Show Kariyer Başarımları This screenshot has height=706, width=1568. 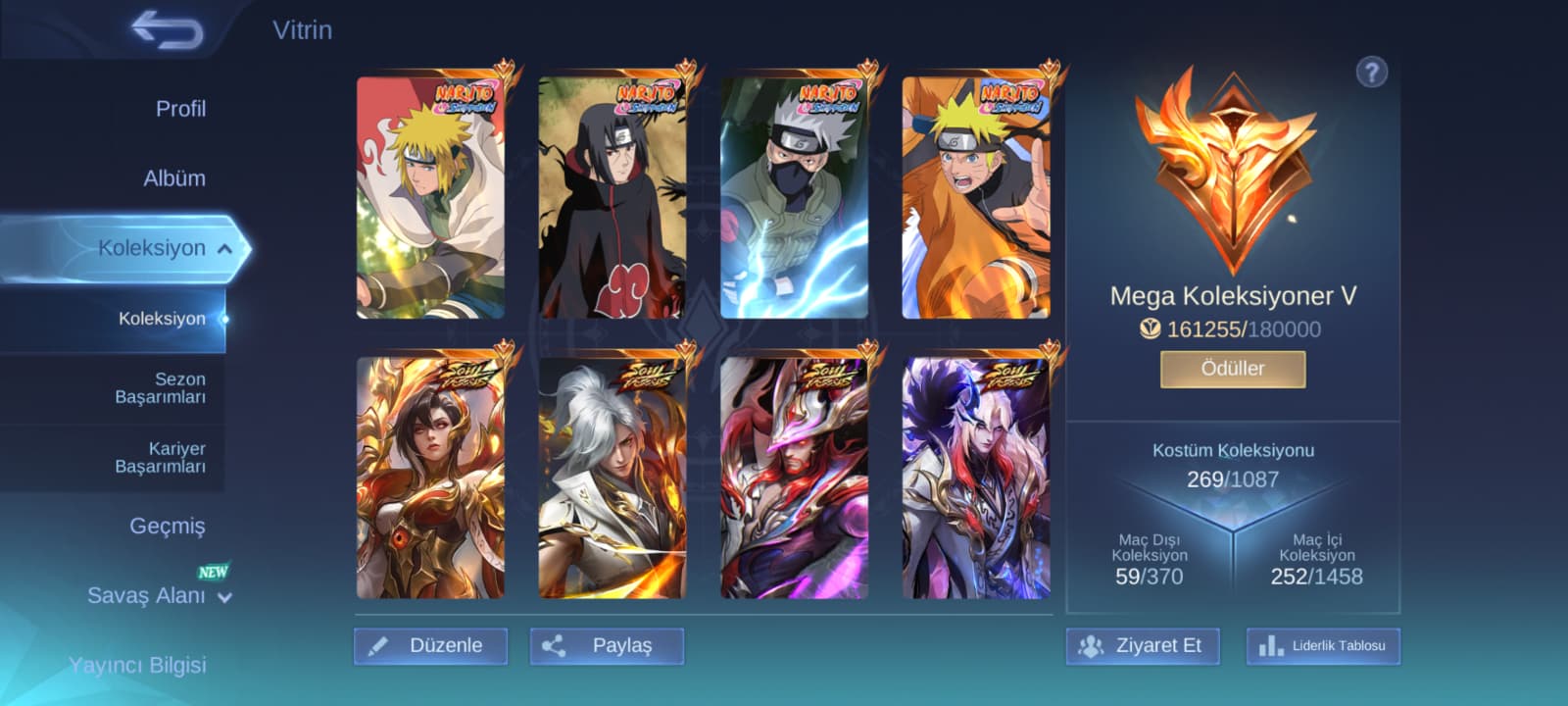pos(161,458)
